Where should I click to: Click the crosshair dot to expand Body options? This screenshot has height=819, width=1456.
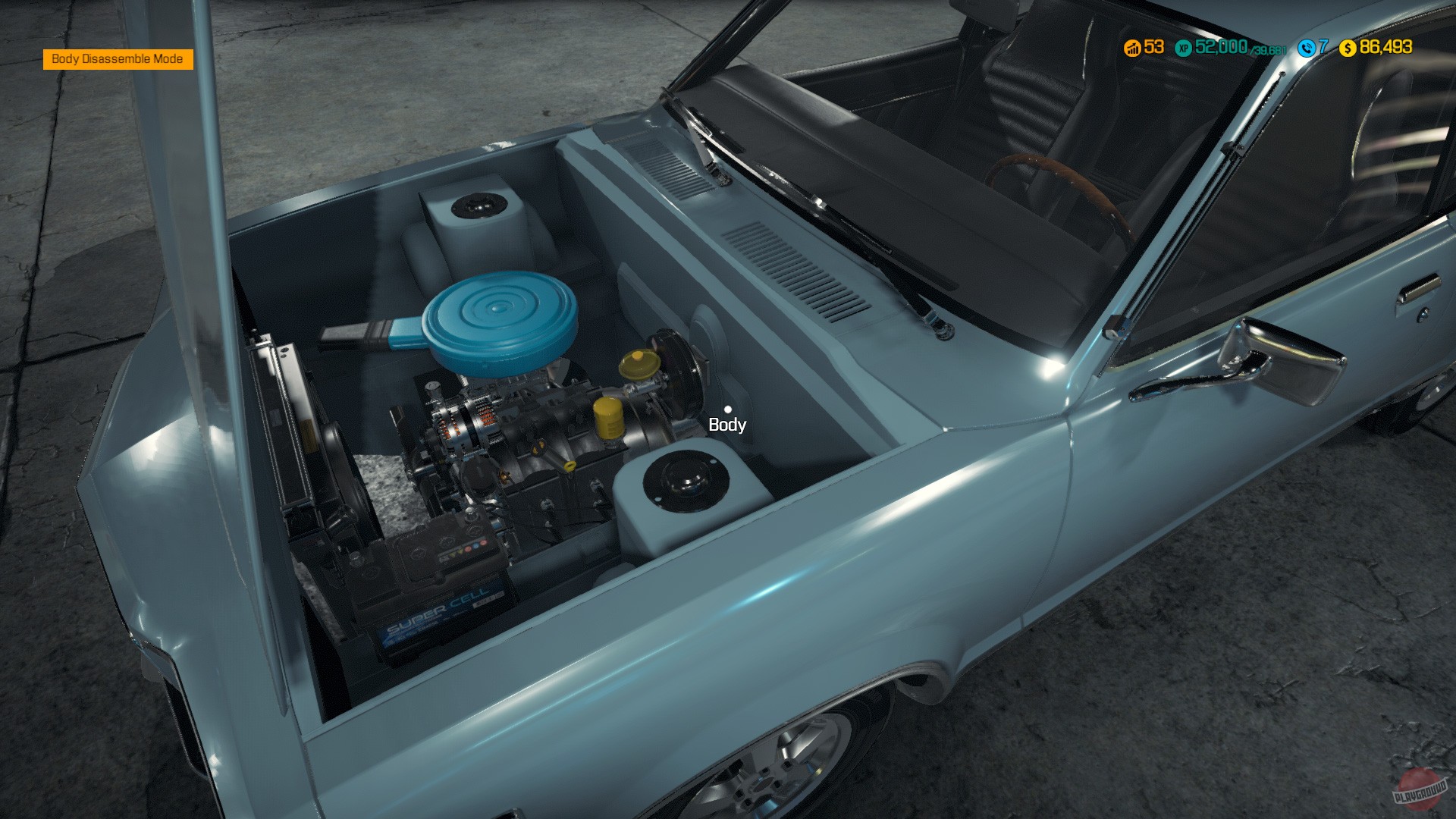click(729, 410)
